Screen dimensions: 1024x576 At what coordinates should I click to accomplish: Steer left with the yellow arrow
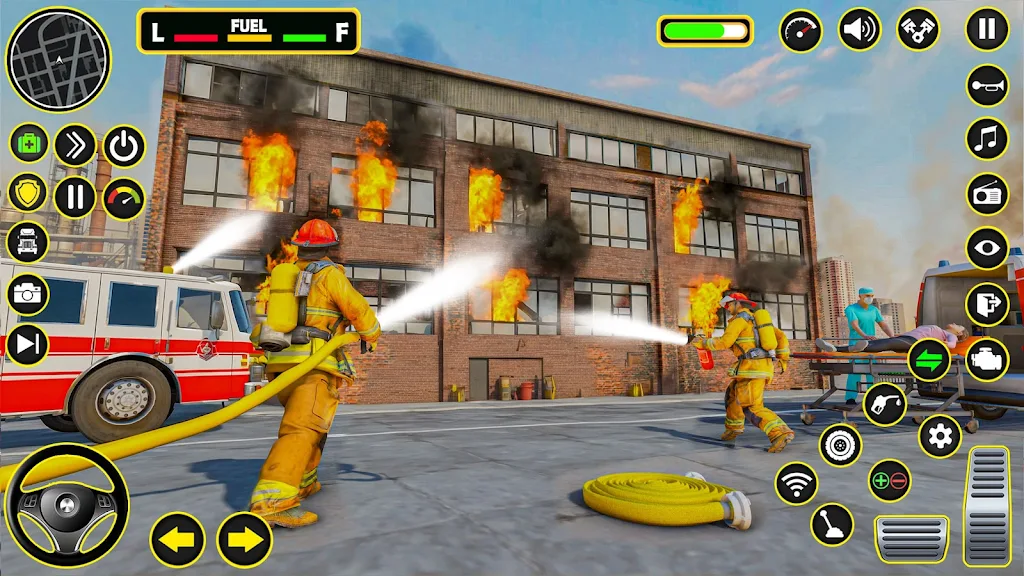tap(178, 540)
